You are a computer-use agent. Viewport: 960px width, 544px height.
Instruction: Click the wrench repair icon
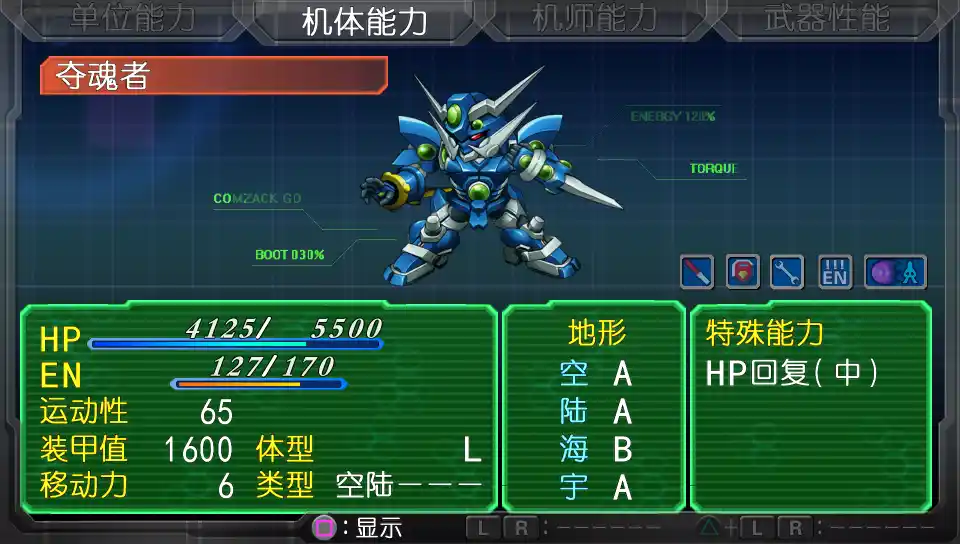pyautogui.click(x=787, y=271)
